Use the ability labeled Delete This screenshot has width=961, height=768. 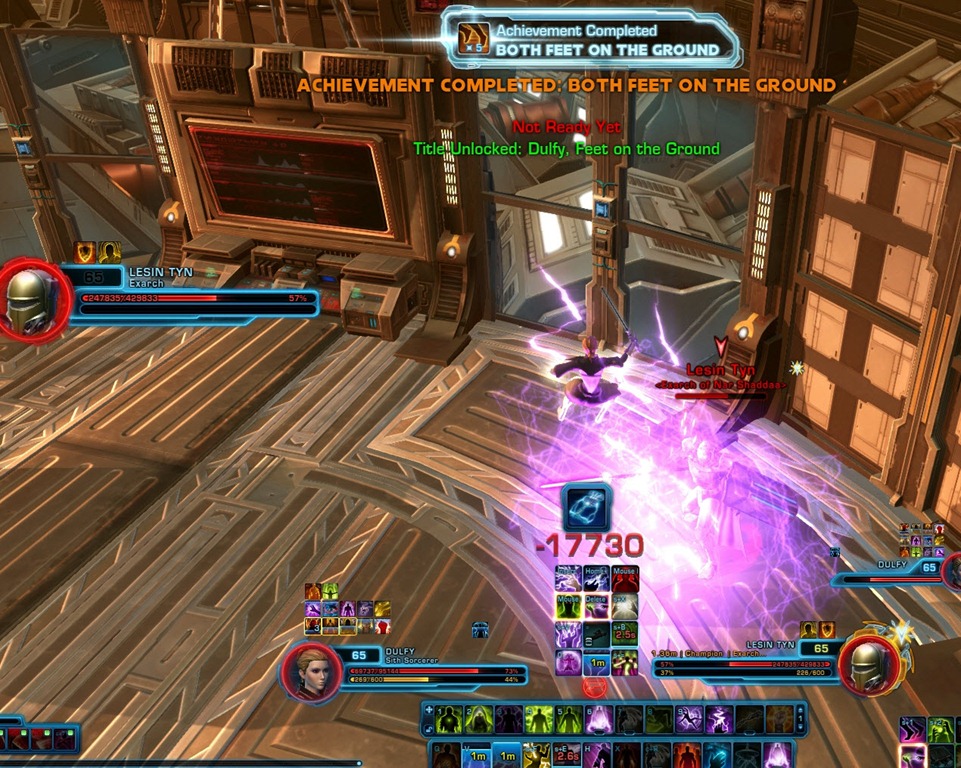coord(596,607)
